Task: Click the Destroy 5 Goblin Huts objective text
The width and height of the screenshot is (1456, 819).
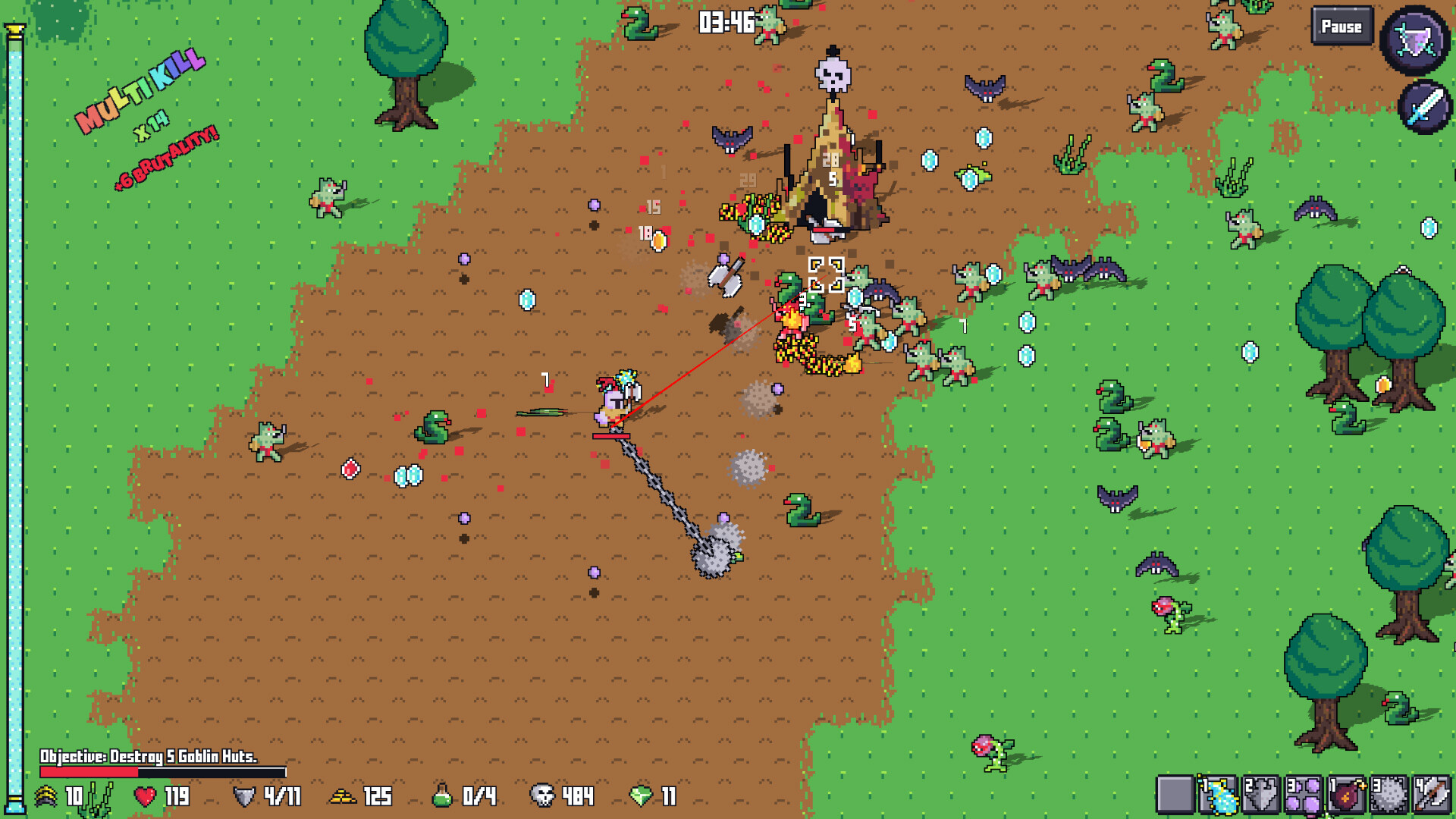Action: (x=149, y=756)
